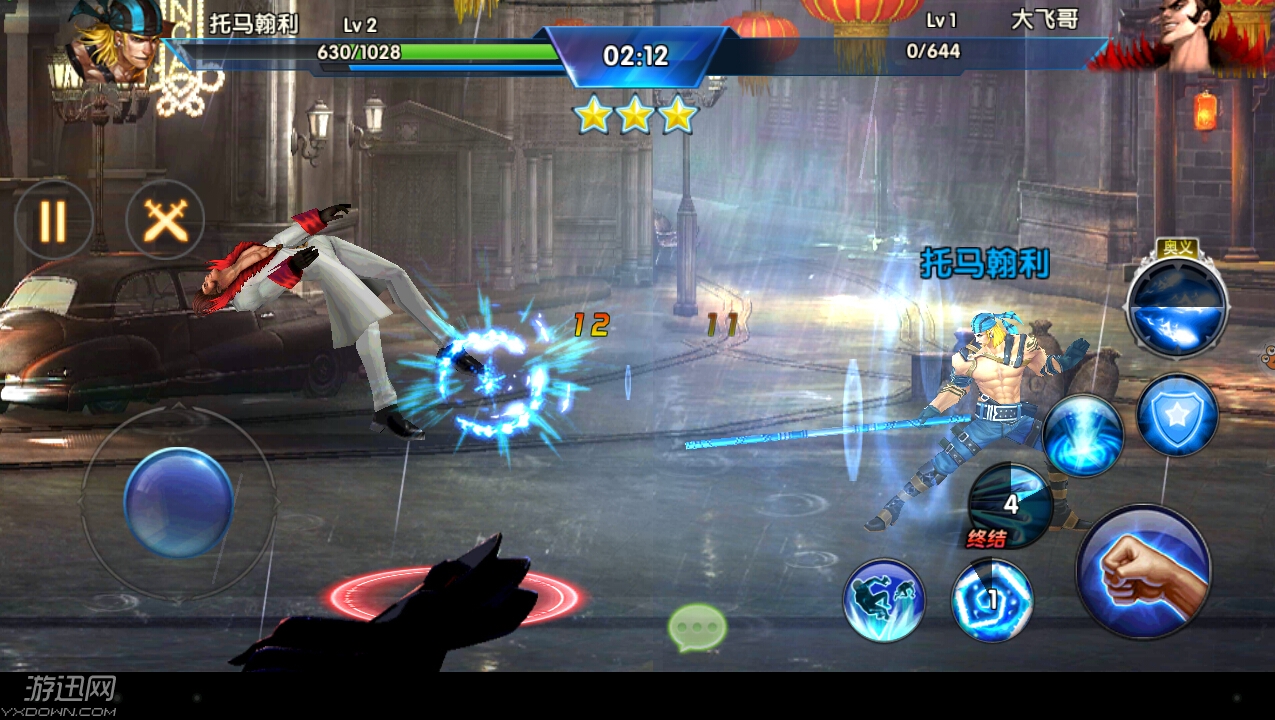Screen dimensions: 1275x720
Task: Use the star shield defense skill
Action: [1177, 415]
